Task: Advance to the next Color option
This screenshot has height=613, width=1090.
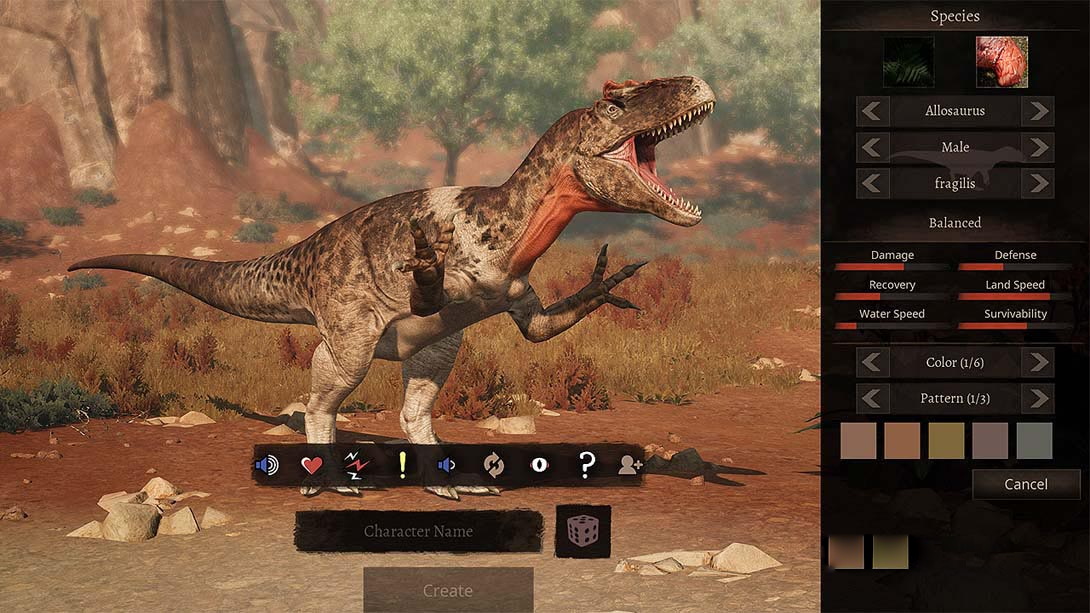Action: pos(1038,362)
